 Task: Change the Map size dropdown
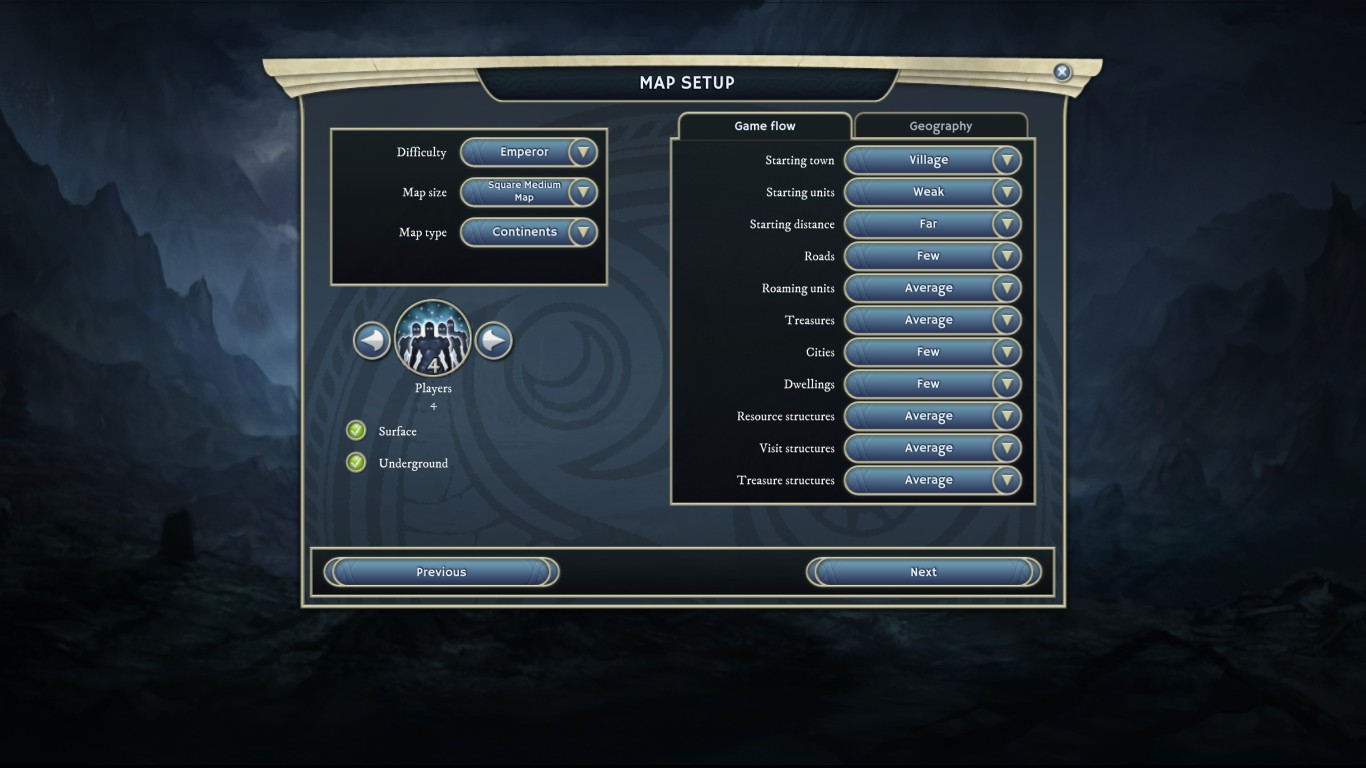tap(528, 192)
